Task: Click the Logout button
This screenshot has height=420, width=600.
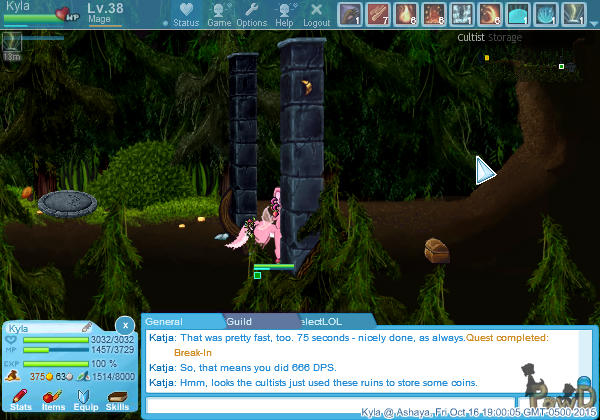Action: coord(316,14)
